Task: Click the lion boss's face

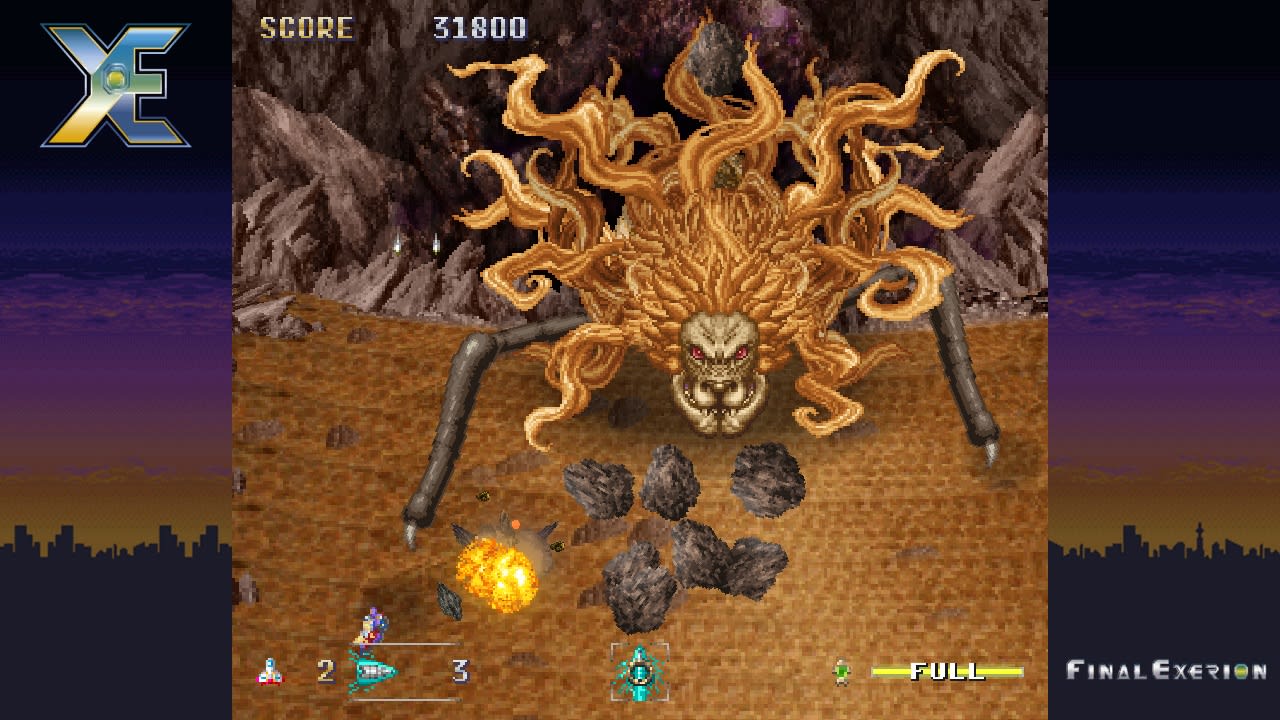Action: [718, 370]
